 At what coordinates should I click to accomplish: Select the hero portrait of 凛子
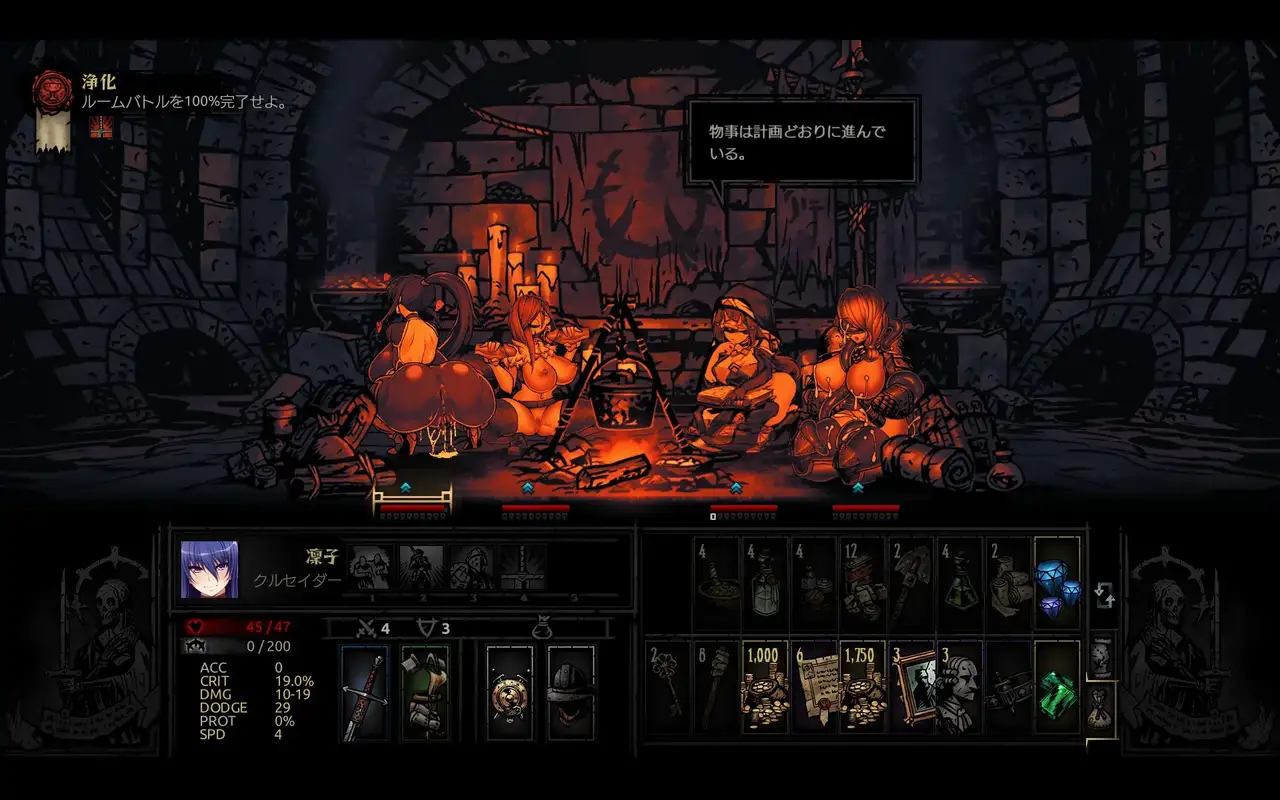209,570
